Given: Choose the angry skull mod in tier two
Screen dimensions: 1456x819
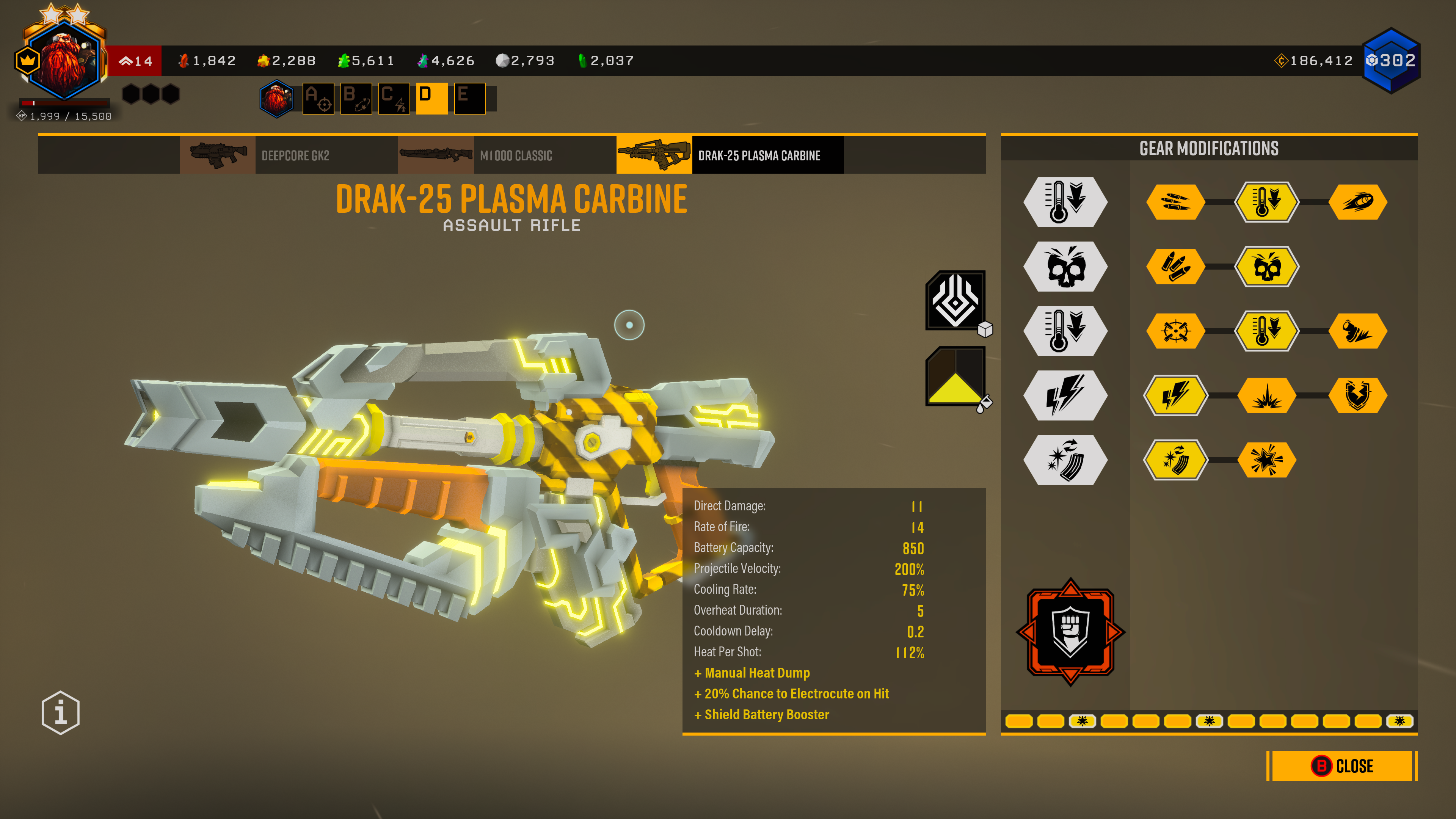Looking at the screenshot, I should pos(1267,266).
